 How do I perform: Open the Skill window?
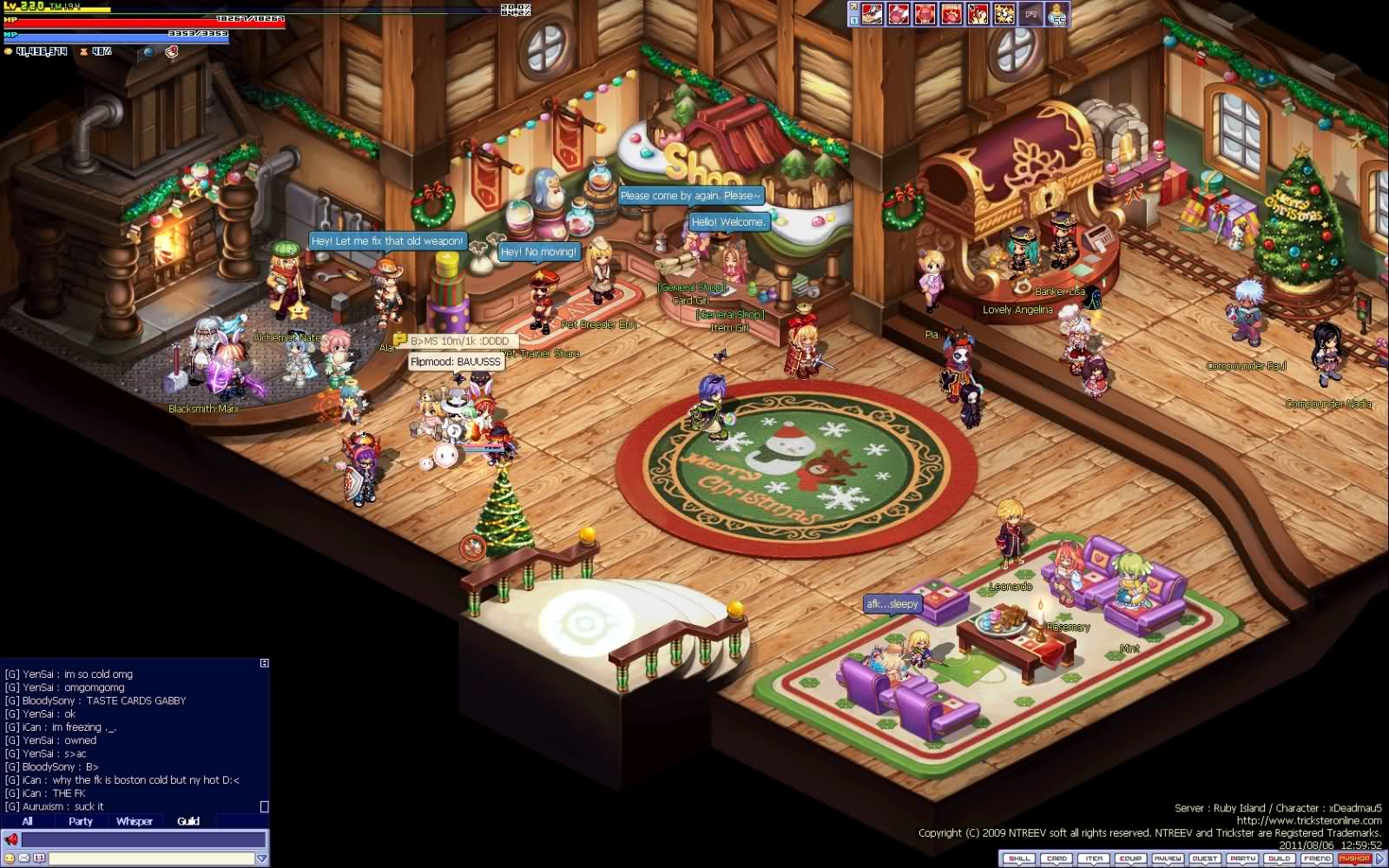pos(1018,858)
